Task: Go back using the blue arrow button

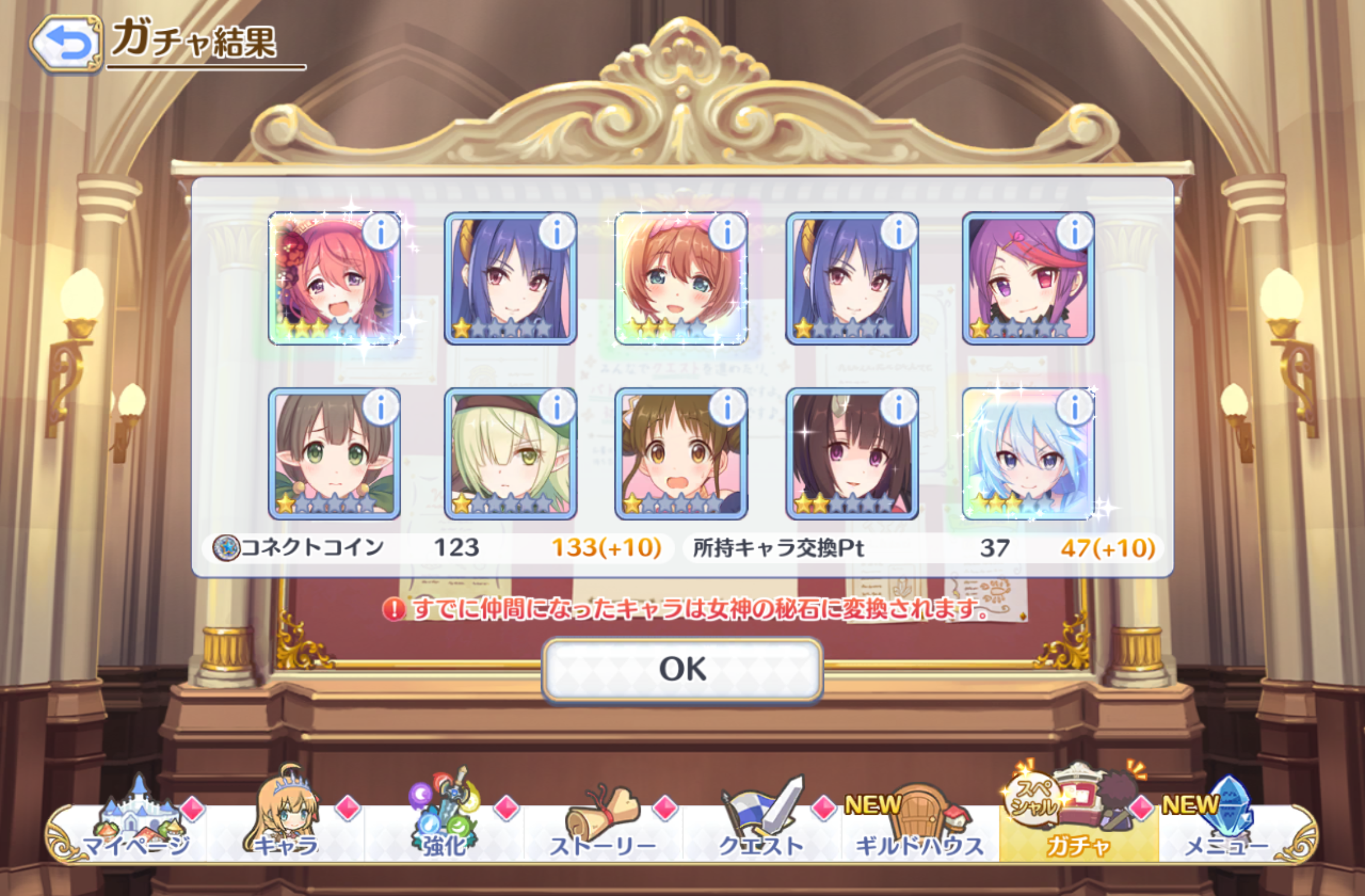Action: pyautogui.click(x=66, y=43)
